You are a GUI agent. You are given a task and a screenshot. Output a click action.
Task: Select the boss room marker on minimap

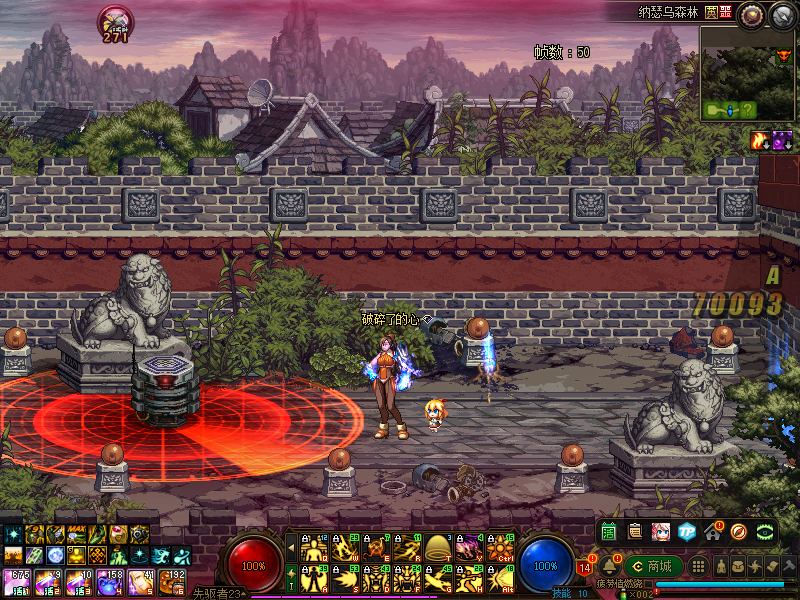point(783,56)
